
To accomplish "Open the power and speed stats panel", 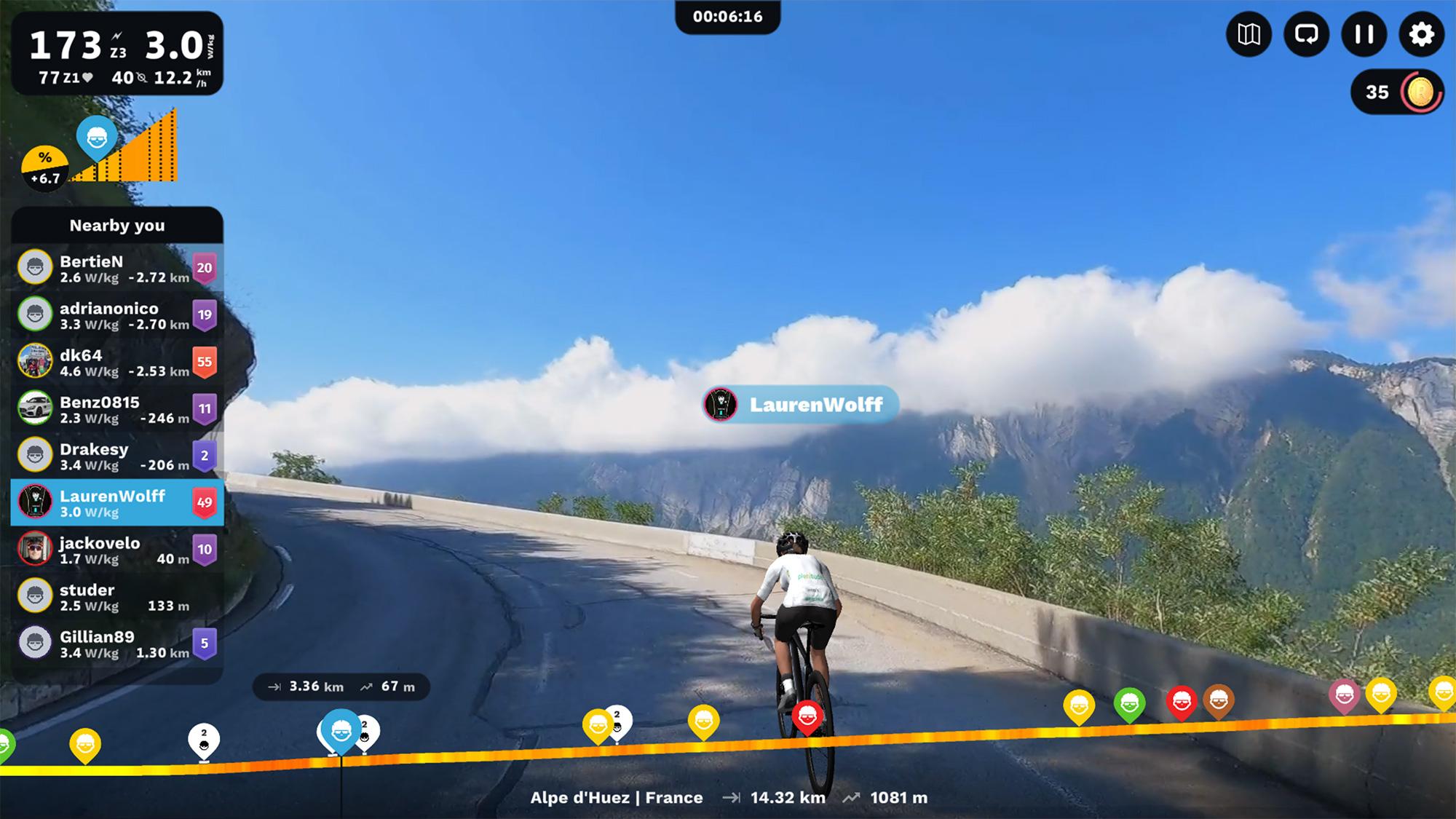I will click(x=116, y=53).
